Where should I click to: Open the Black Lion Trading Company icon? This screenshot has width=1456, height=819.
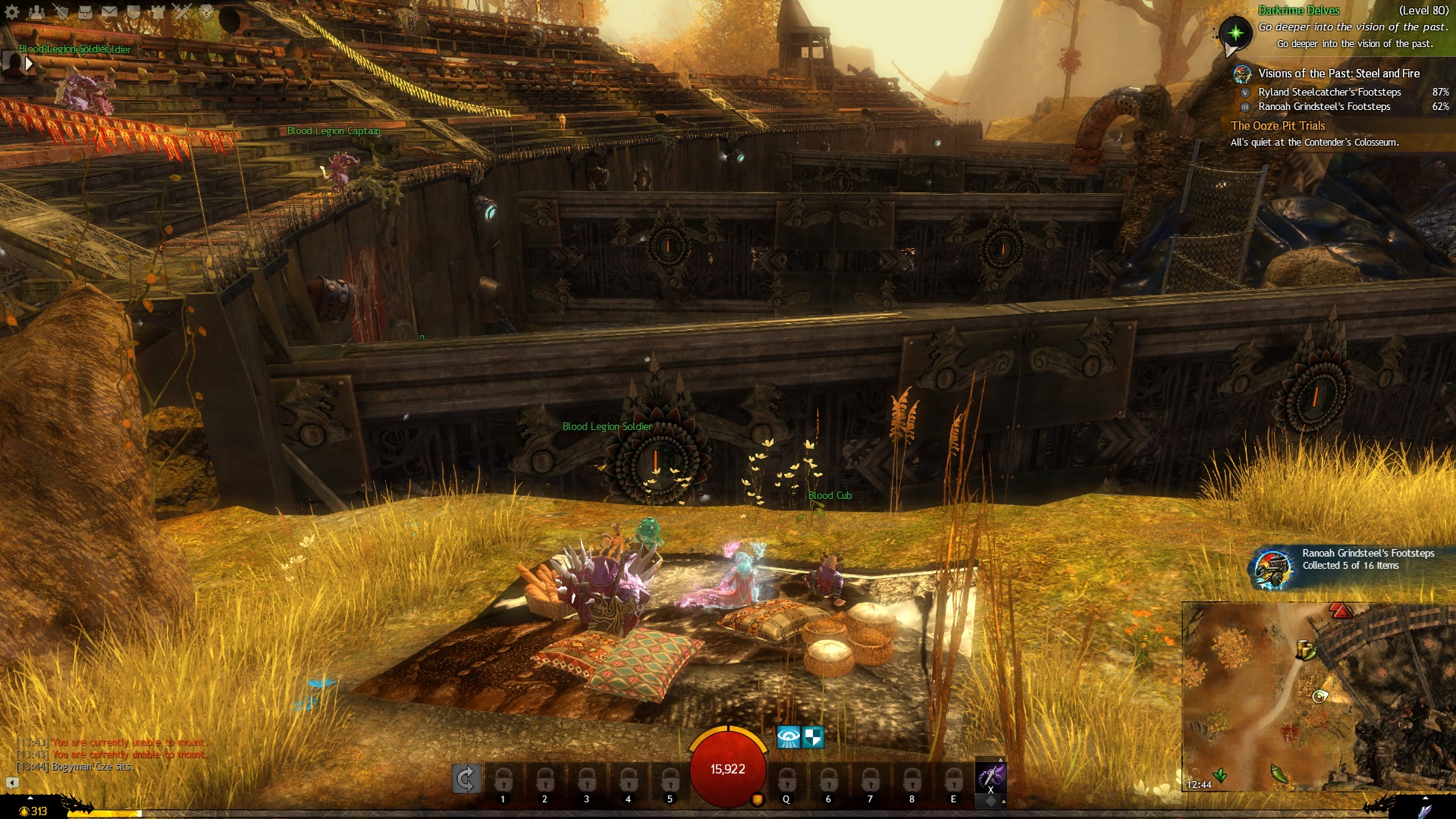point(206,12)
